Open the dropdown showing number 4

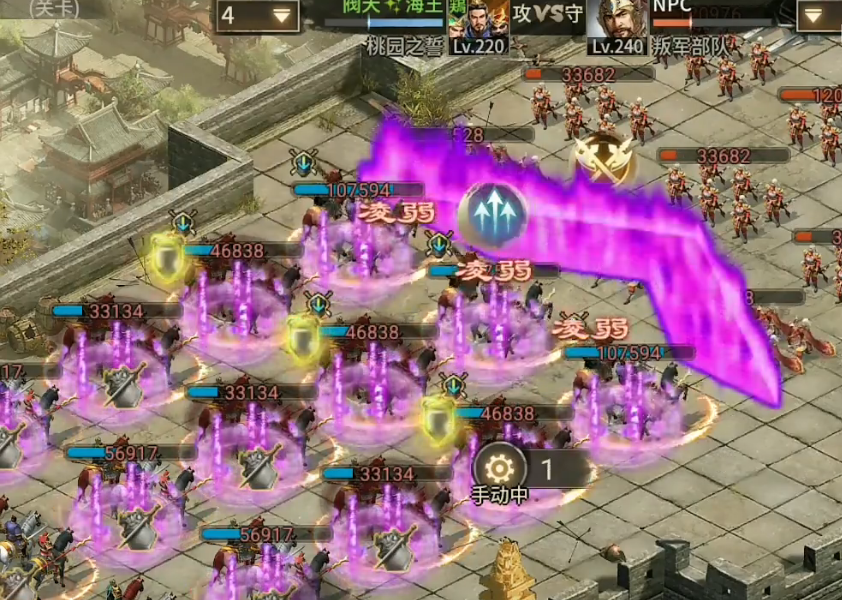(257, 15)
